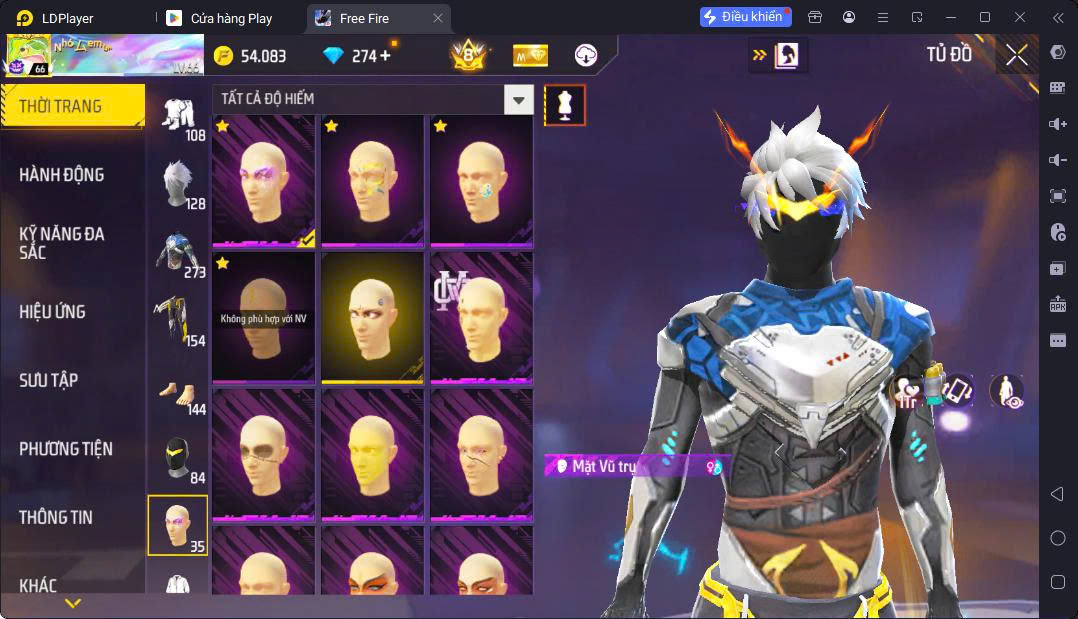
Task: Select the mask subcategory with 84 items
Action: [x=178, y=458]
